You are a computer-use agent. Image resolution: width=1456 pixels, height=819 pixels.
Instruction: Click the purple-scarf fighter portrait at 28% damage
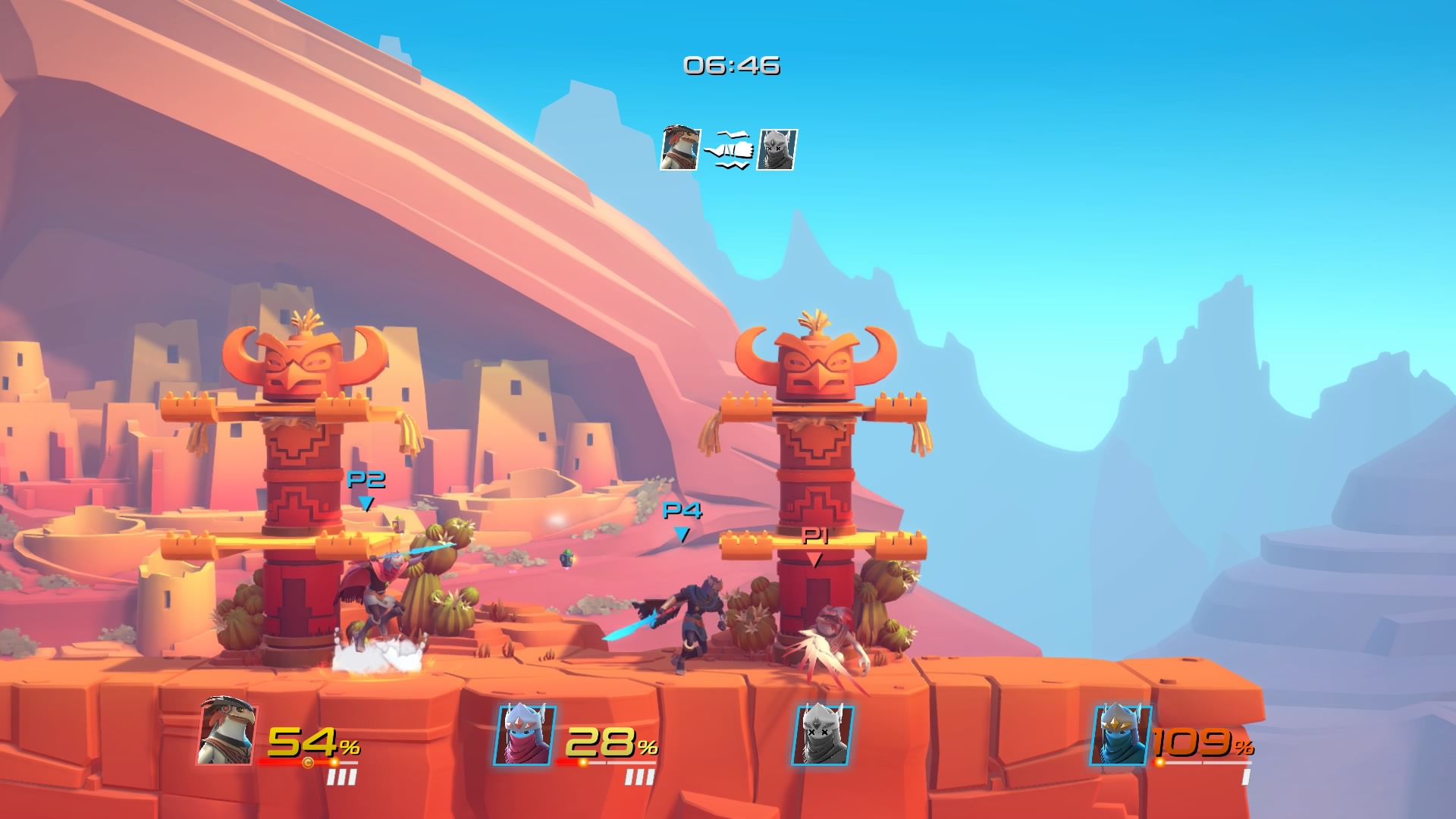point(525,735)
